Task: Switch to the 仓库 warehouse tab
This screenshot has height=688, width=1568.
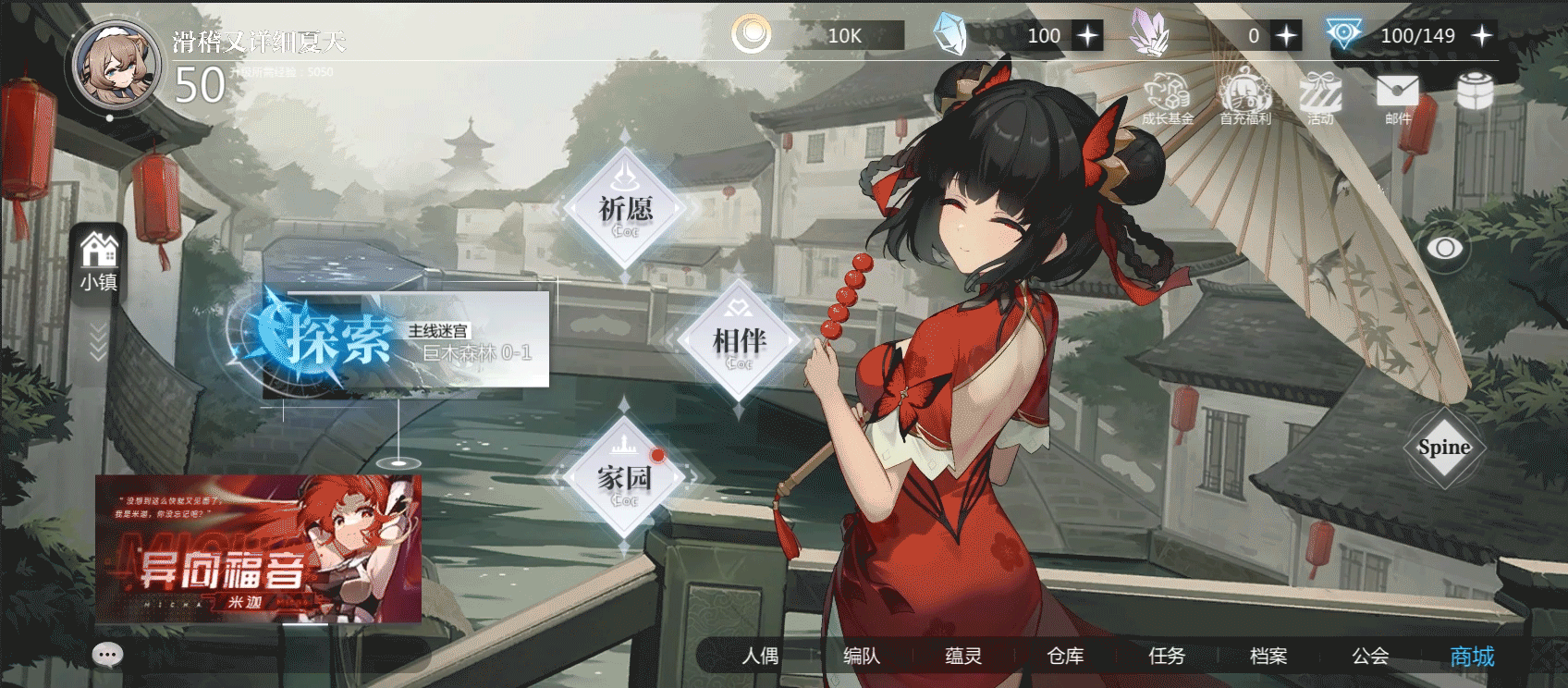Action: click(x=1066, y=657)
